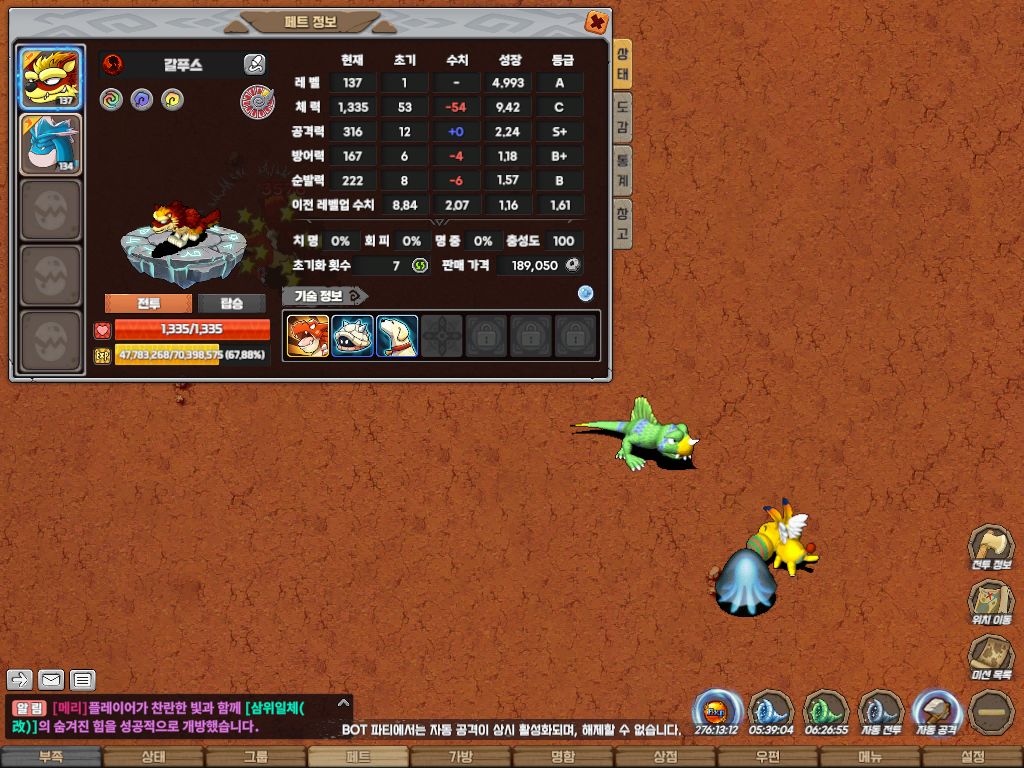This screenshot has height=768, width=1024.
Task: Click the green reset count icon
Action: [x=420, y=265]
